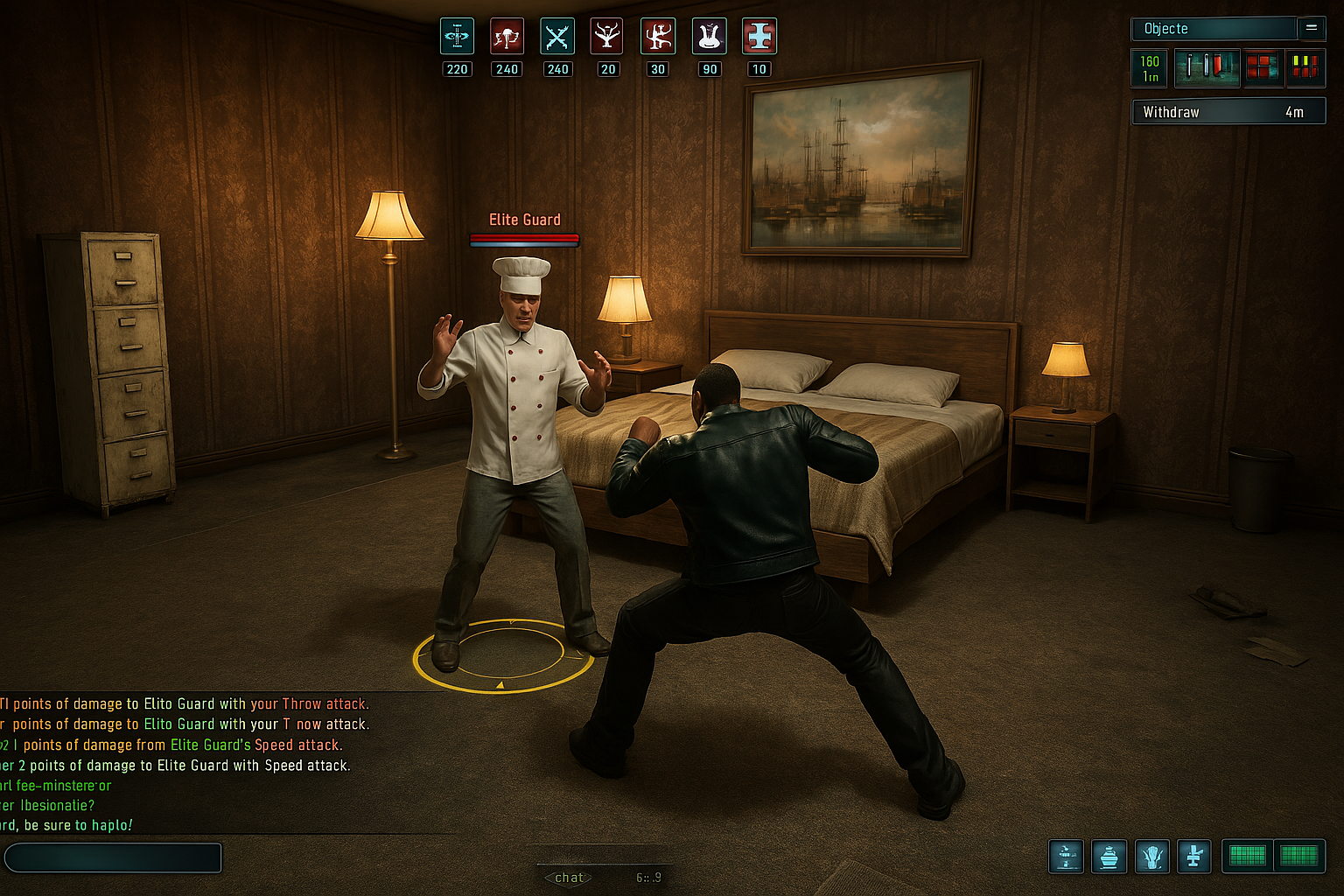Activate the kicking figure ability

click(658, 37)
